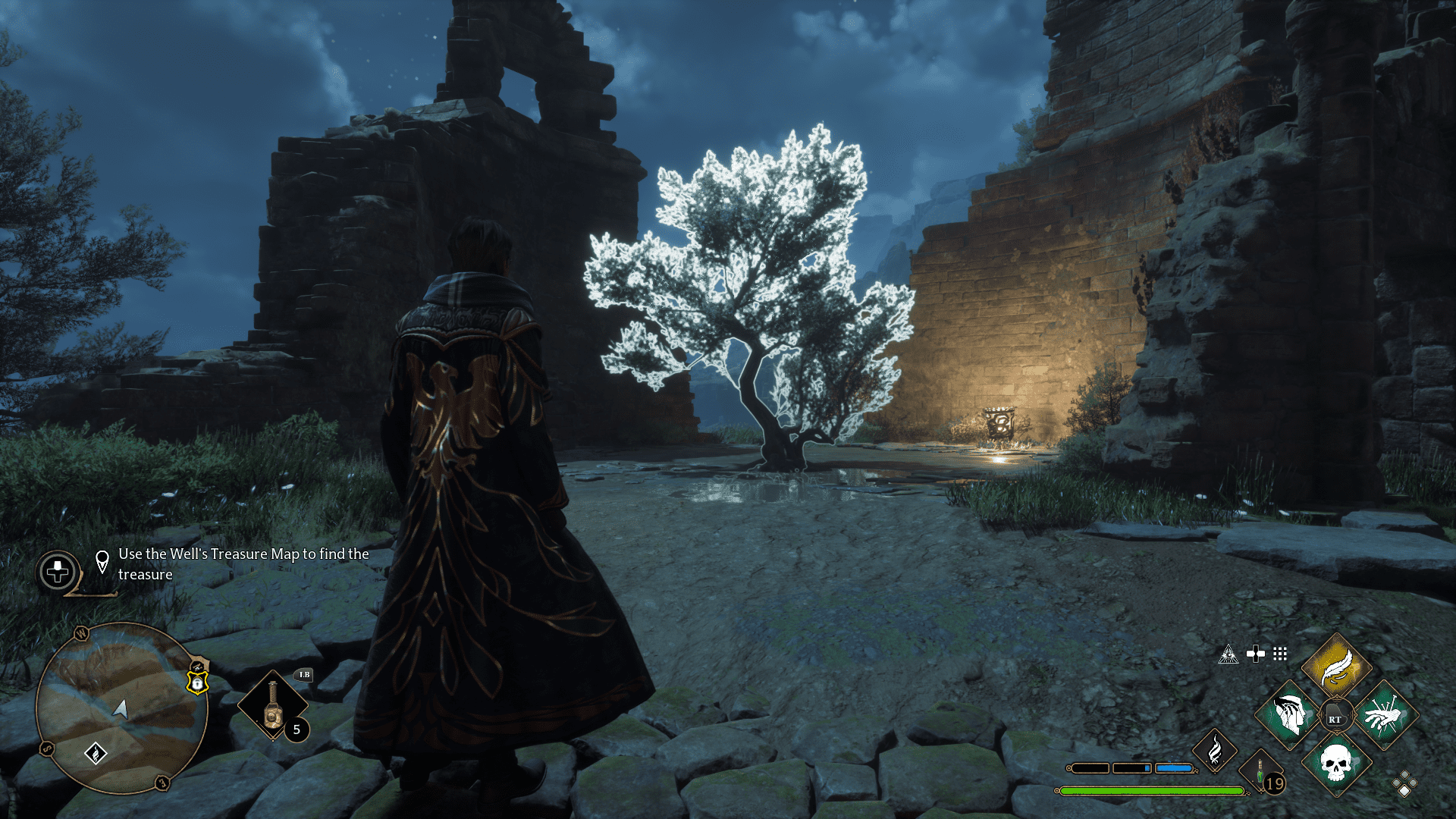Activate the cracked face Imperio spell
This screenshot has width=1456, height=819.
tap(1288, 715)
